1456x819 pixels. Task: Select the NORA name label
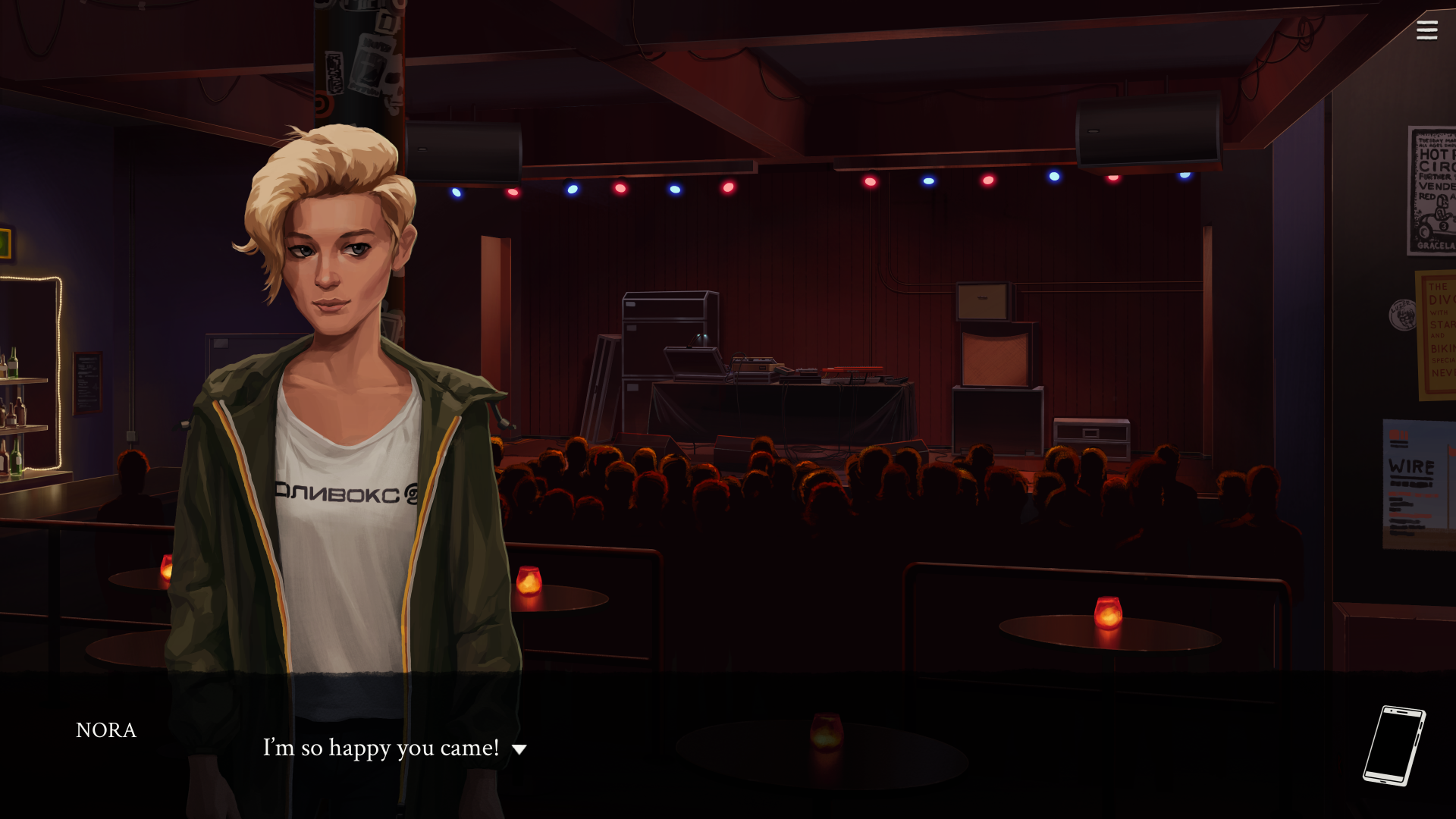[106, 730]
